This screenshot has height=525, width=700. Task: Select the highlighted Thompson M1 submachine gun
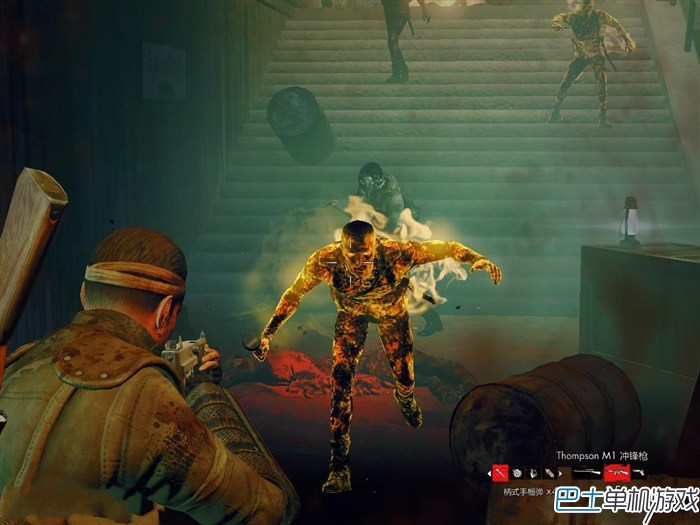617,472
